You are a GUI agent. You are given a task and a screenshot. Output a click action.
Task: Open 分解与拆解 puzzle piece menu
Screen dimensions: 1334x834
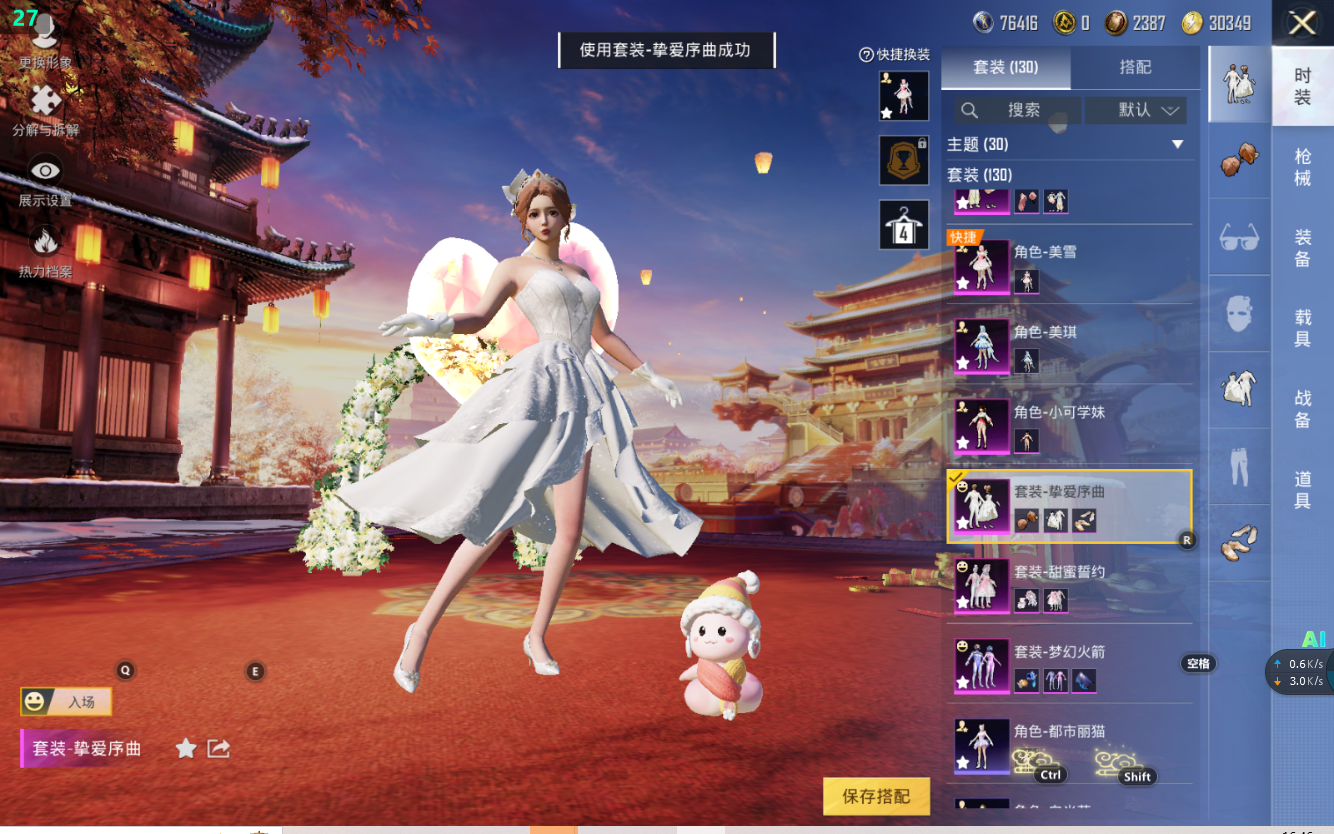pyautogui.click(x=45, y=108)
